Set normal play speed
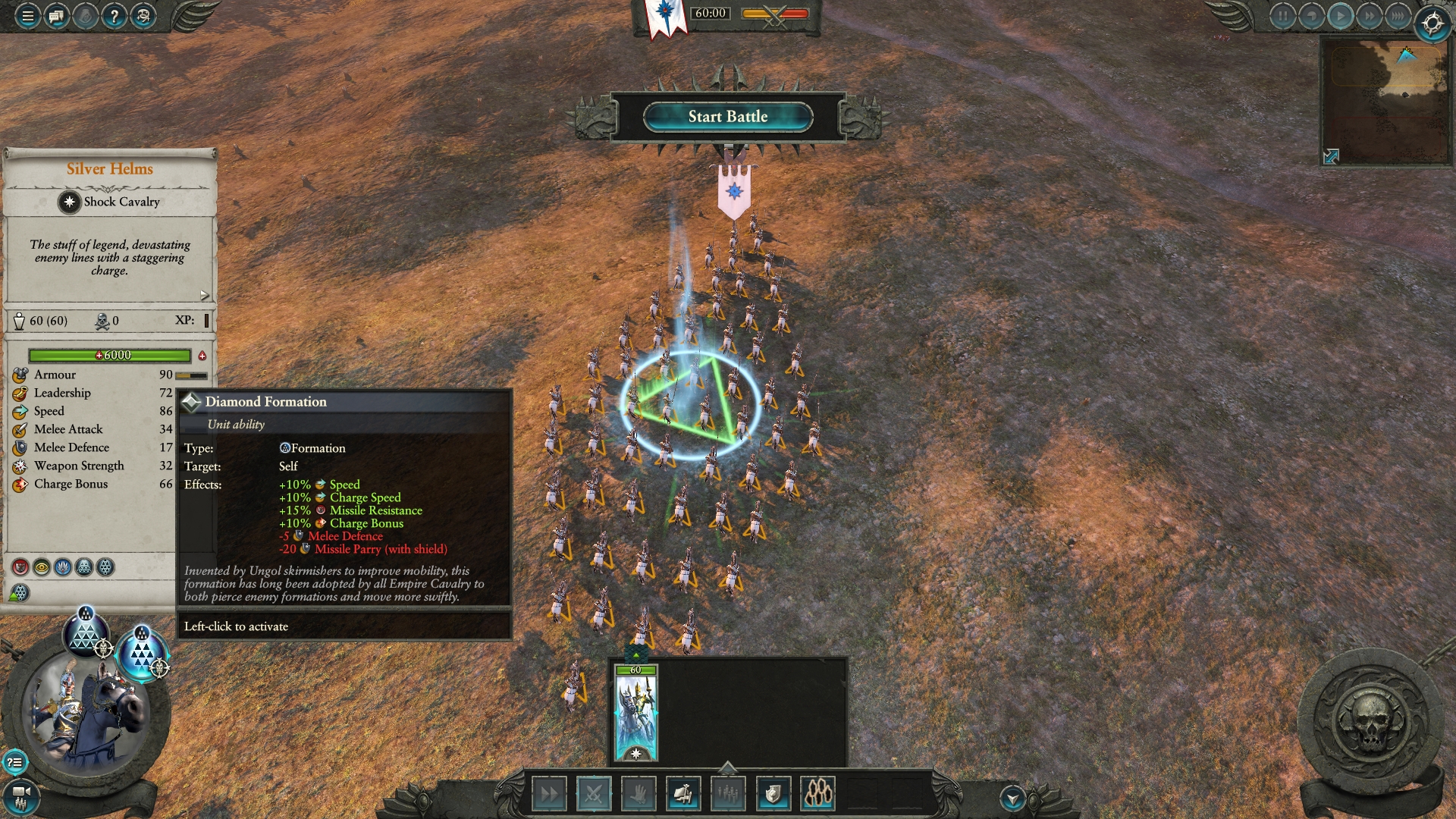 coord(1340,16)
